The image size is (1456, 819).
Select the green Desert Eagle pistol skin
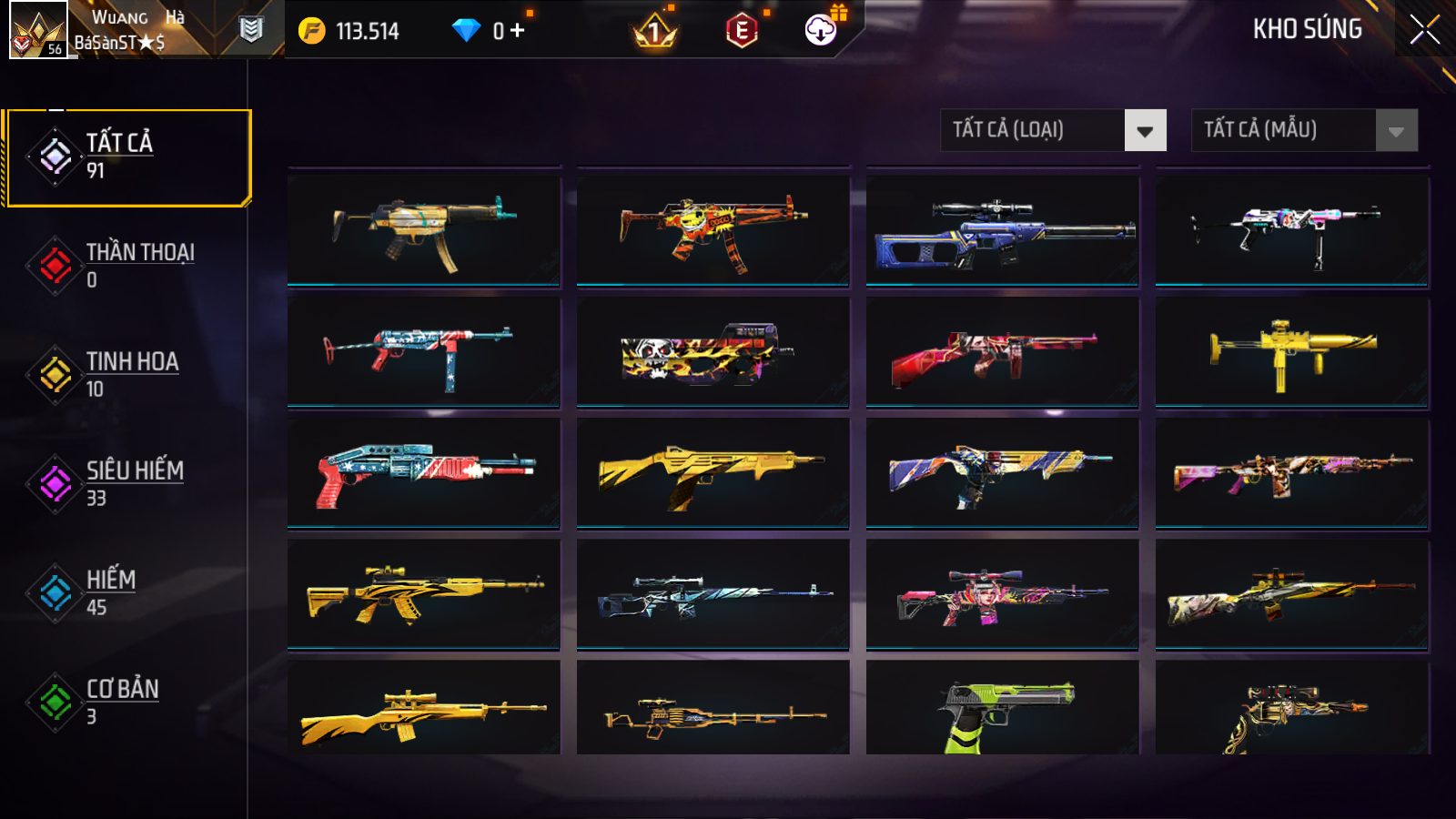pos(1002,710)
